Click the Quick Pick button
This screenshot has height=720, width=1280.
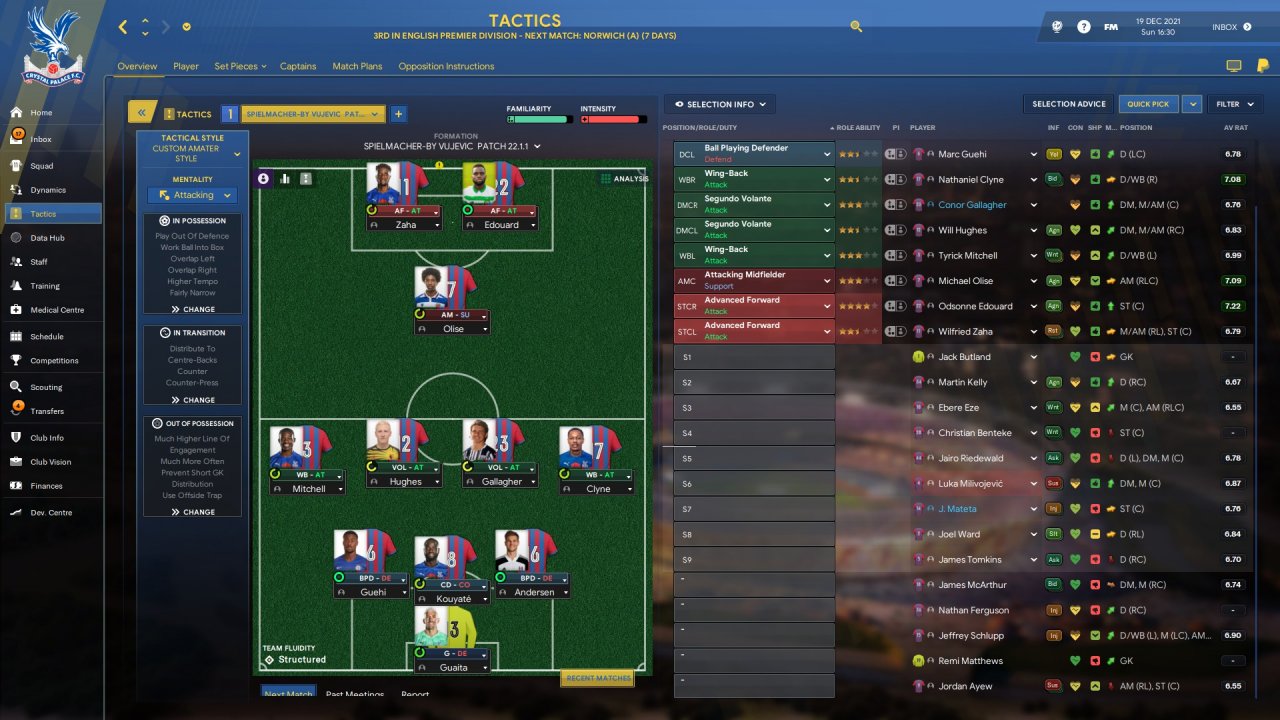pyautogui.click(x=1148, y=104)
